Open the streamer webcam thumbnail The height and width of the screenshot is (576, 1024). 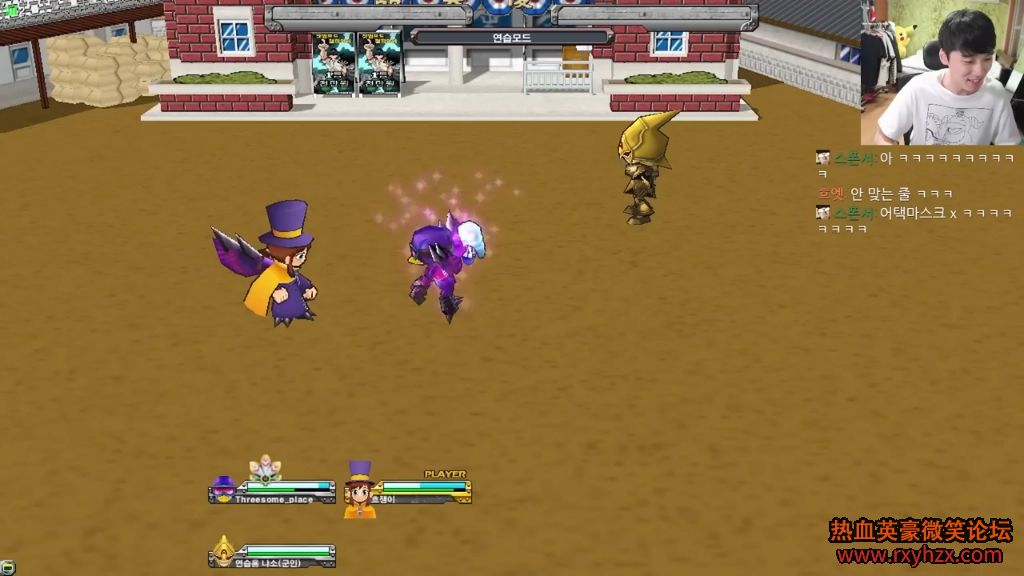(x=941, y=73)
